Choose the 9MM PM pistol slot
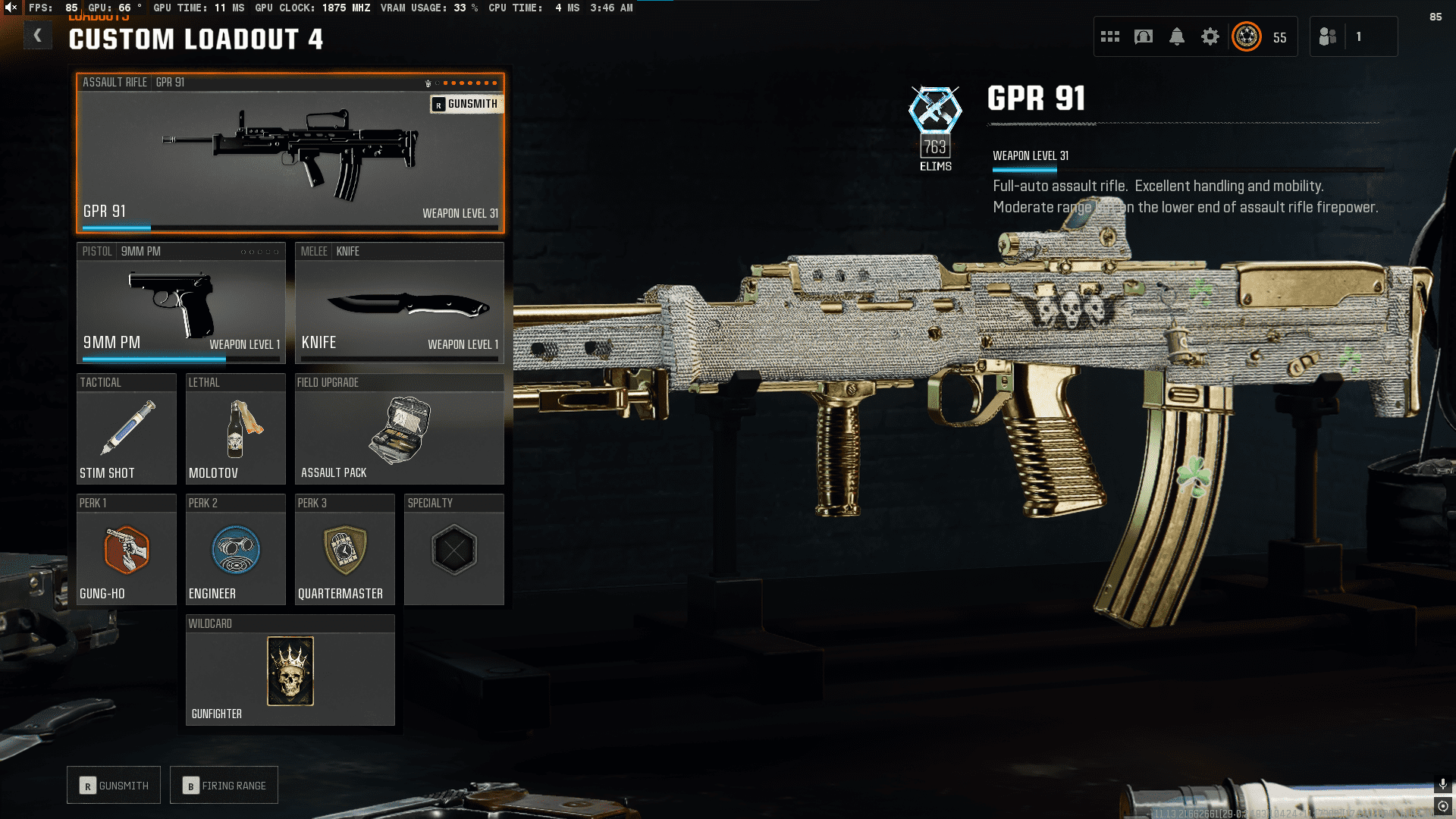Viewport: 1456px width, 819px height. (x=180, y=303)
